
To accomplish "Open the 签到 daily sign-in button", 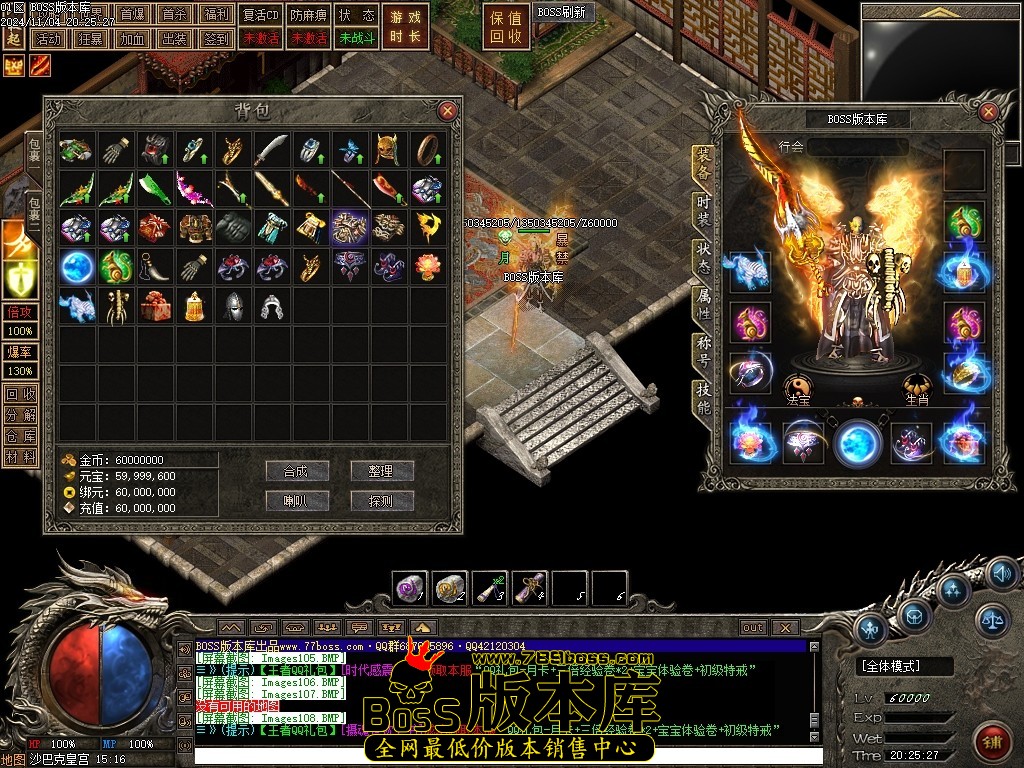I will pyautogui.click(x=216, y=39).
